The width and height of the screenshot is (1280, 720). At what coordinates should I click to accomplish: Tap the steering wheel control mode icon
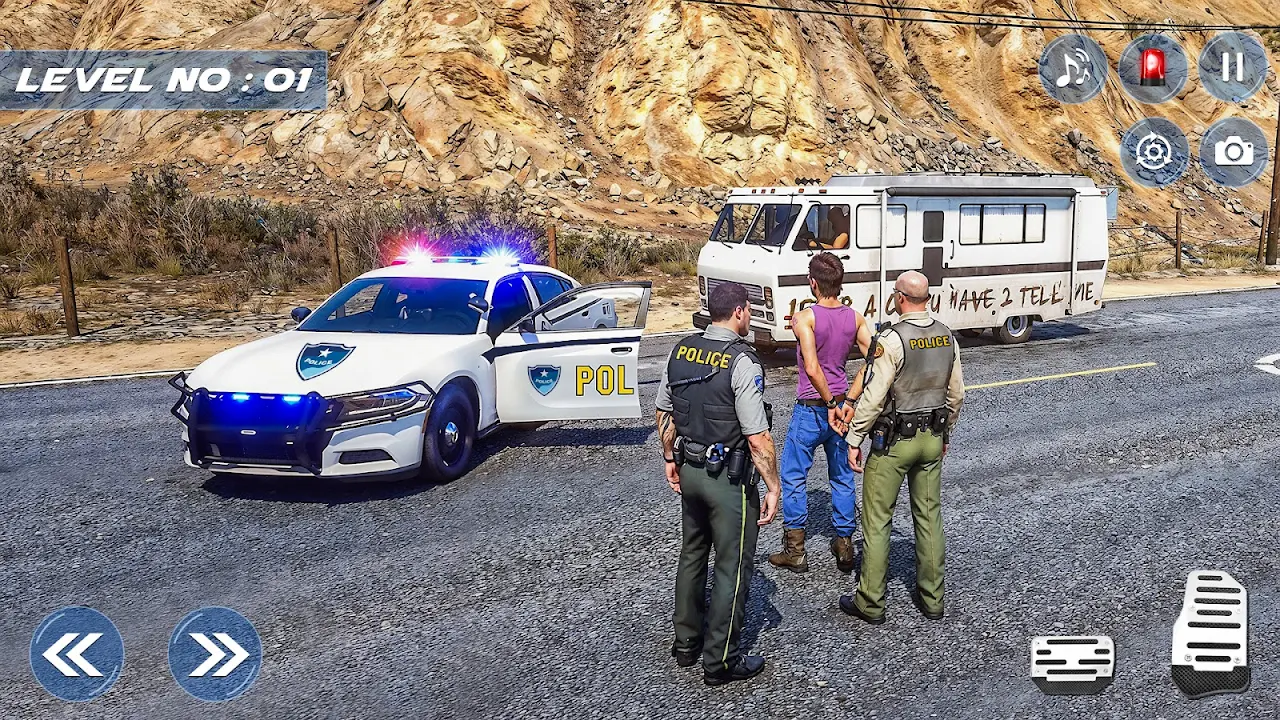[1154, 152]
